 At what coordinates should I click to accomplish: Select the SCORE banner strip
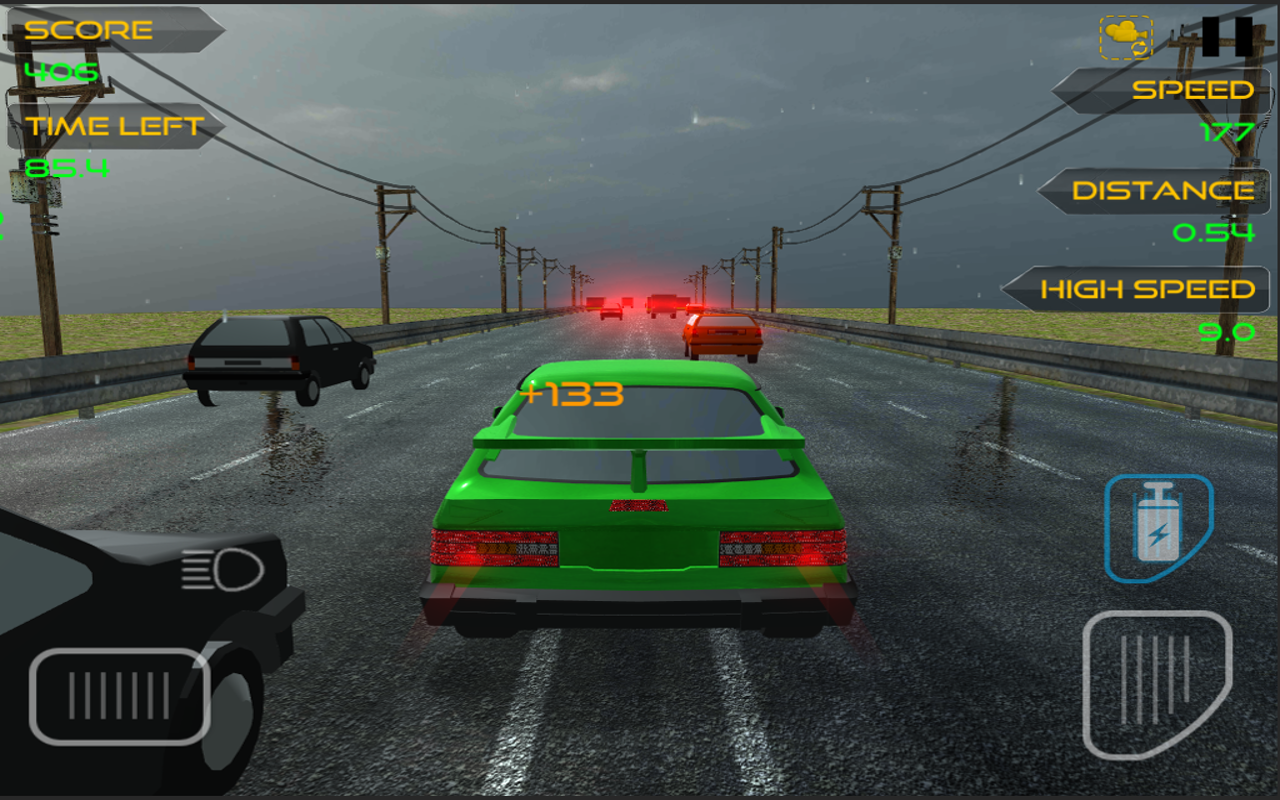(100, 28)
